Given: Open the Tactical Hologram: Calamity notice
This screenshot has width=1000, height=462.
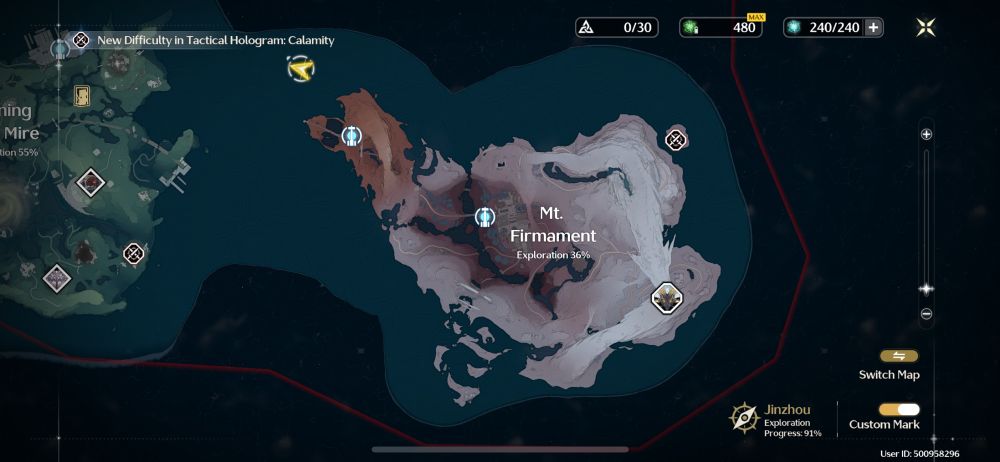Looking at the screenshot, I should coord(214,40).
